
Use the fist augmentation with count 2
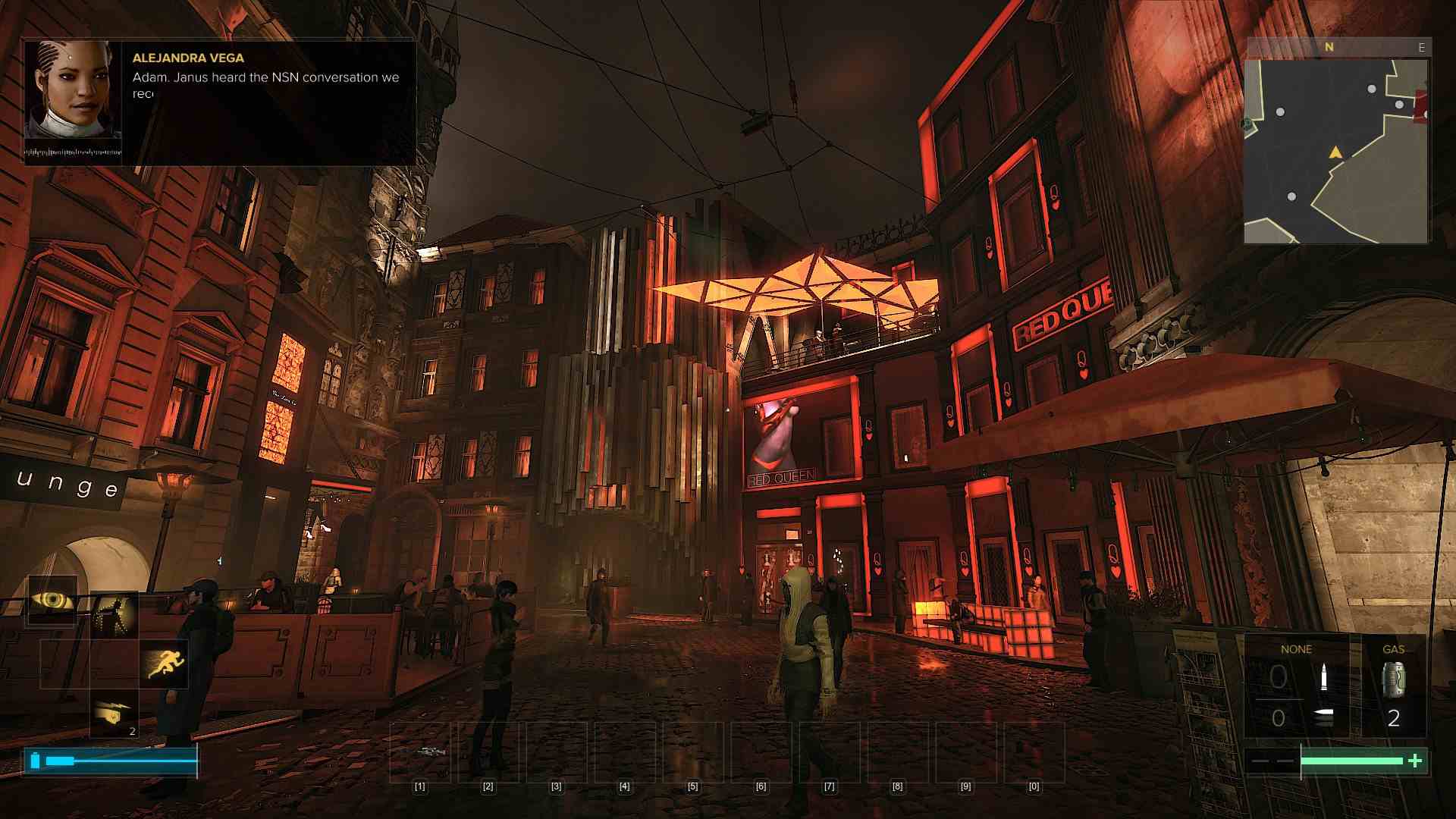point(115,714)
